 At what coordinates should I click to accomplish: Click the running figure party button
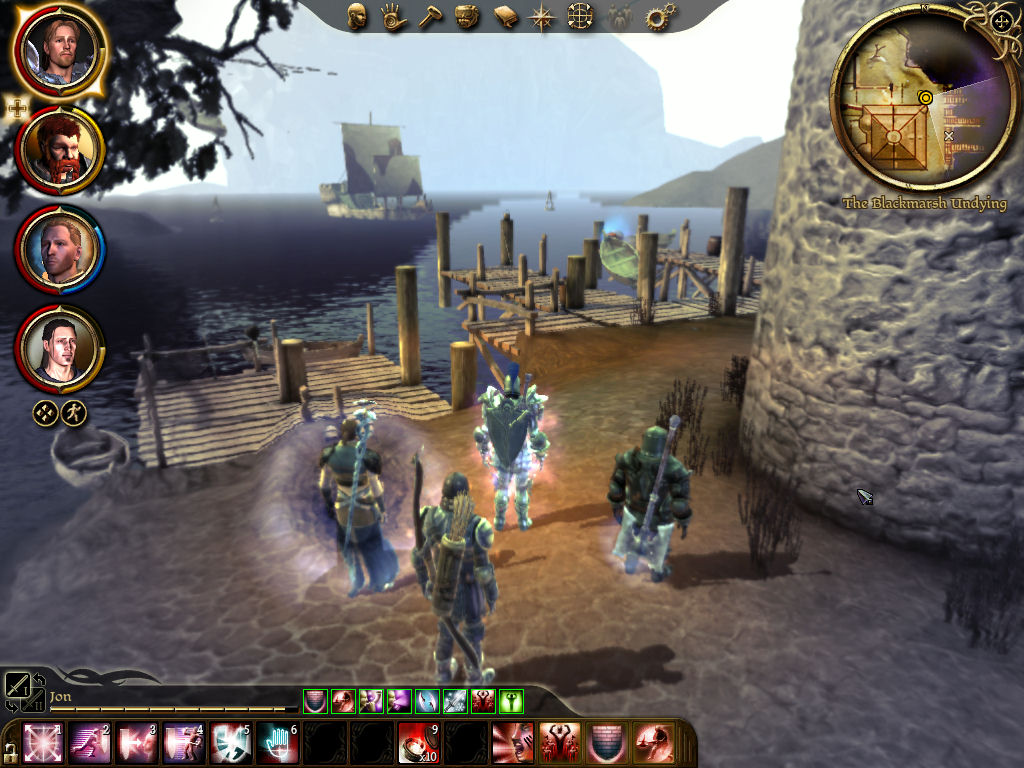pyautogui.click(x=74, y=413)
